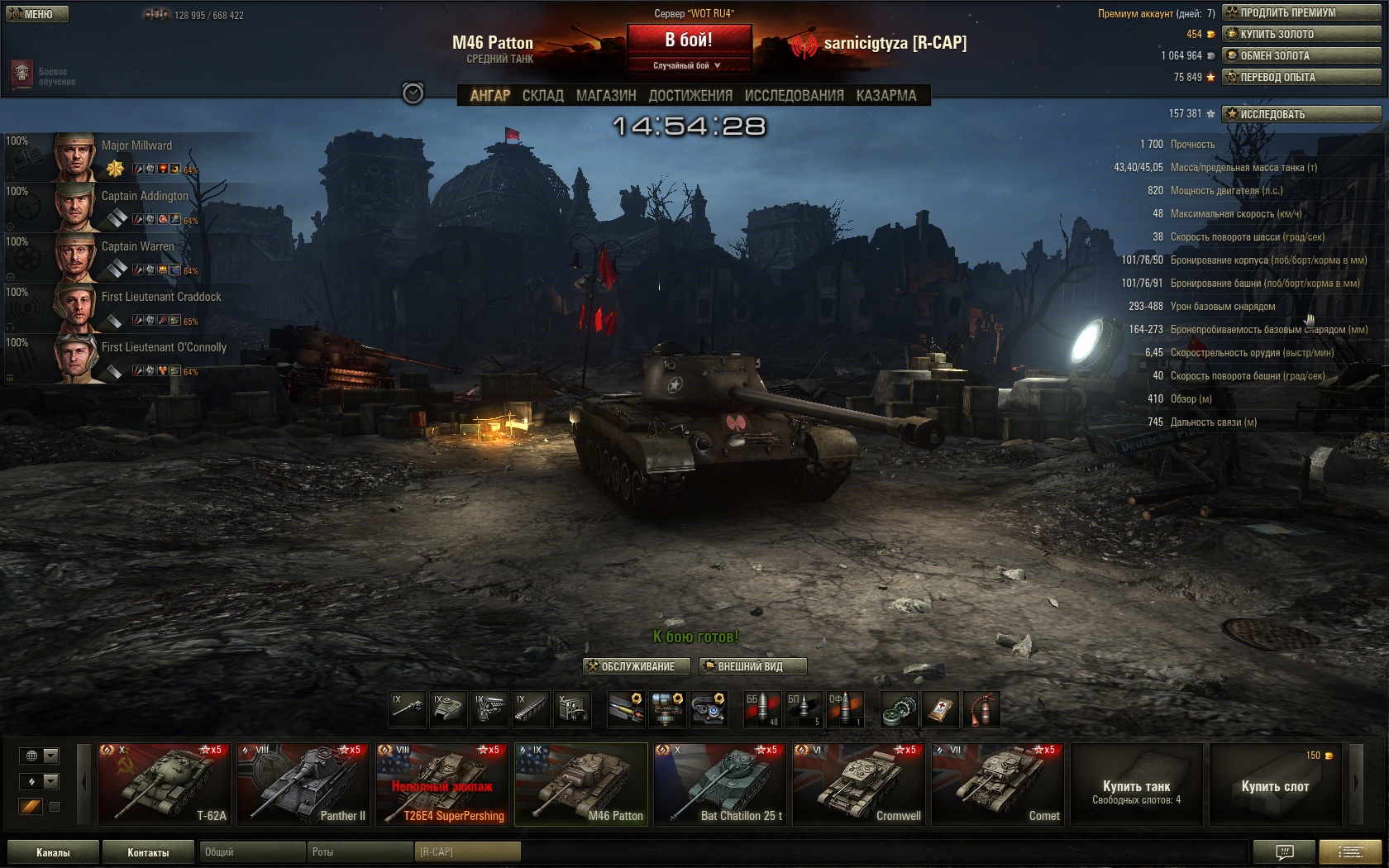Select the Bat Chatillon 25 t tank

(x=719, y=784)
